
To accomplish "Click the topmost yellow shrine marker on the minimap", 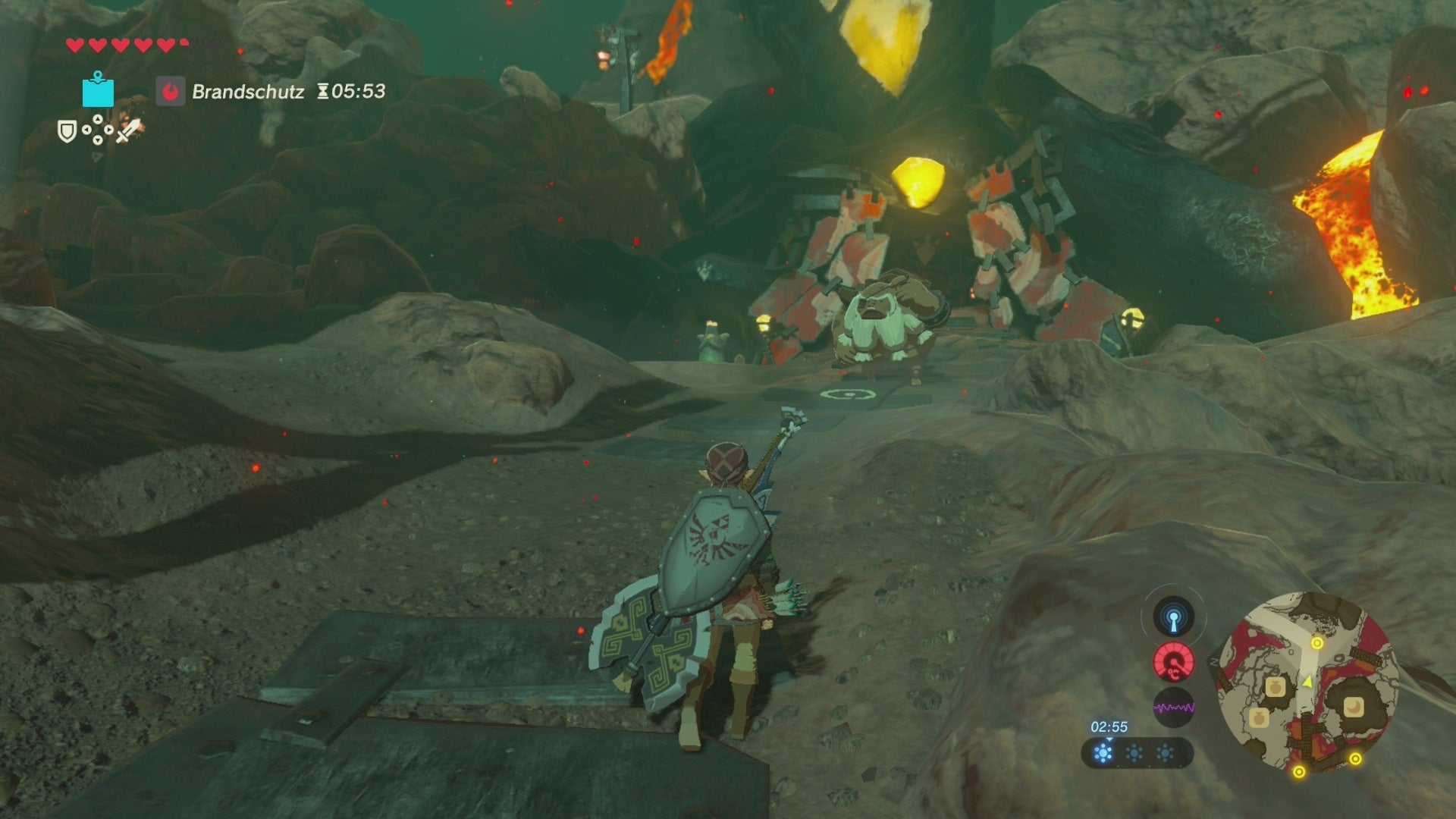I will click(x=1316, y=643).
